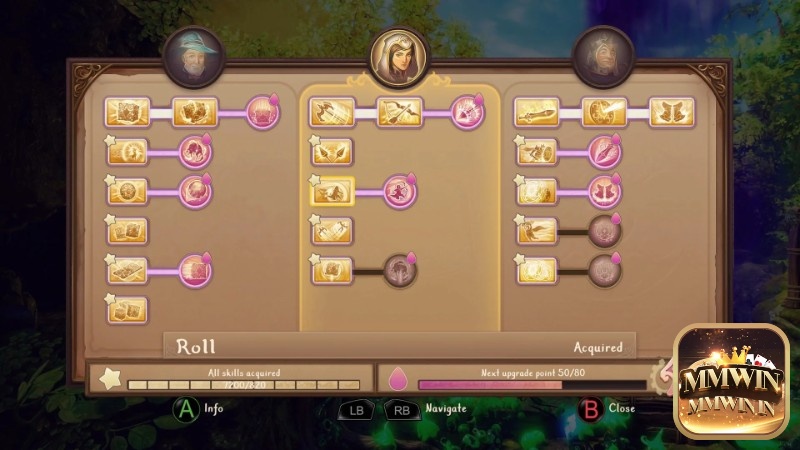Select the knight's pink boots upgrade
The width and height of the screenshot is (800, 450).
(x=605, y=190)
